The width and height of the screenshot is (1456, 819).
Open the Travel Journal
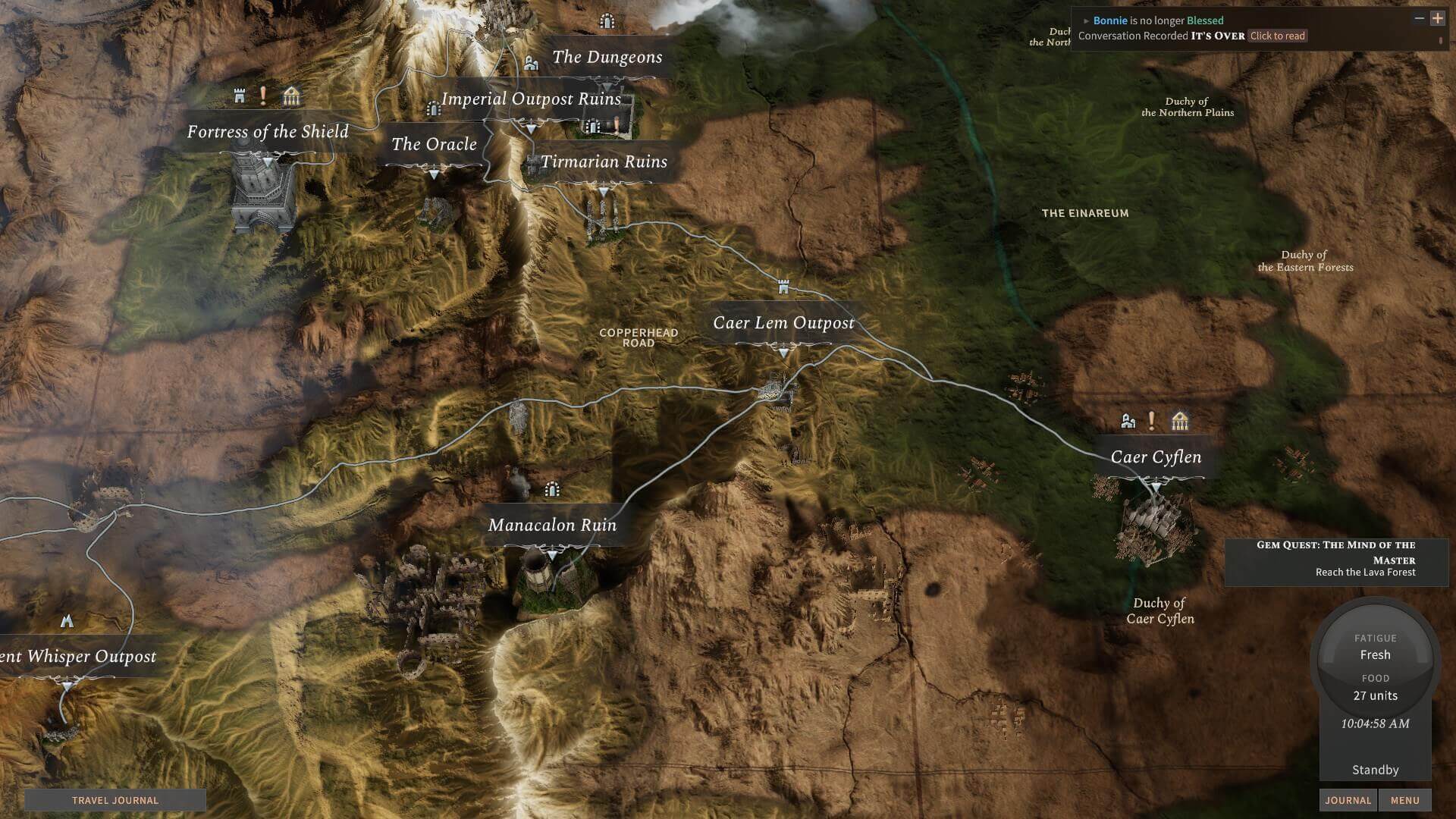pos(115,800)
